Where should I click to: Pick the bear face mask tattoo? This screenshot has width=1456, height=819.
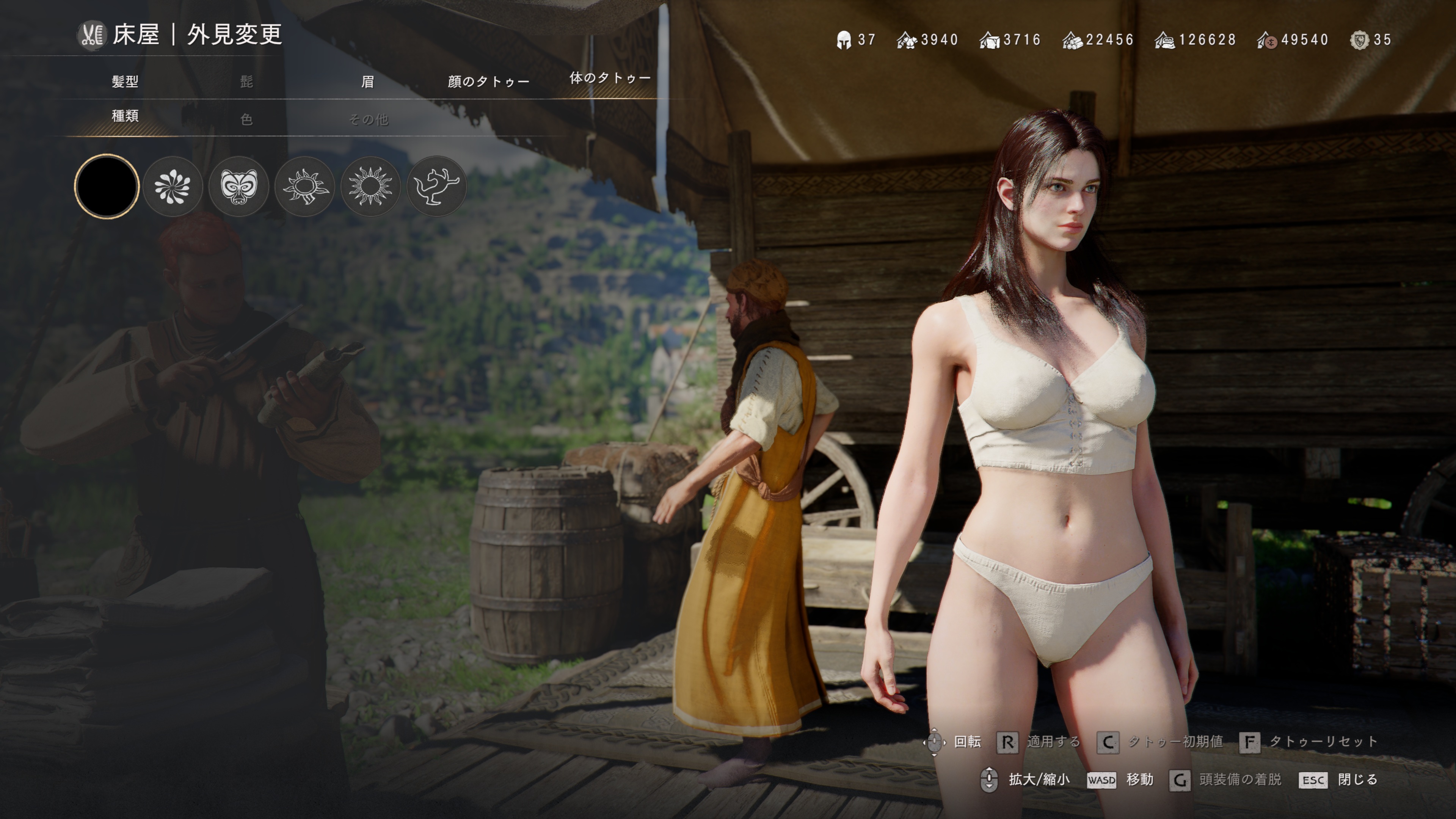[x=238, y=187]
